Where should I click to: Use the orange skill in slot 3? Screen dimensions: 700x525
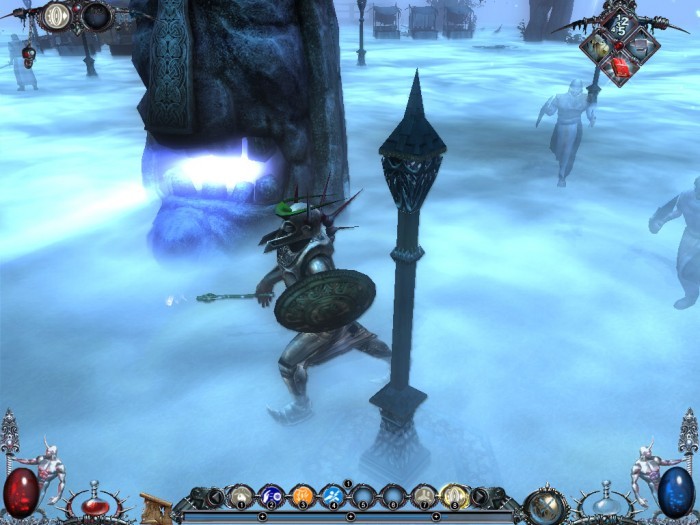[302, 494]
